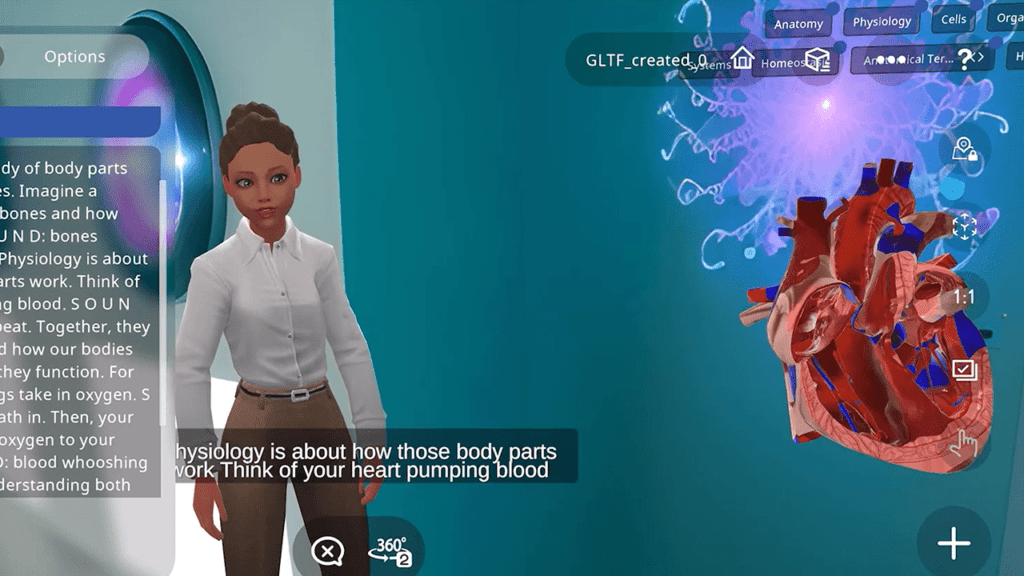Screen dimensions: 1024x576
Task: Switch the 360 degree view mode
Action: tap(391, 550)
